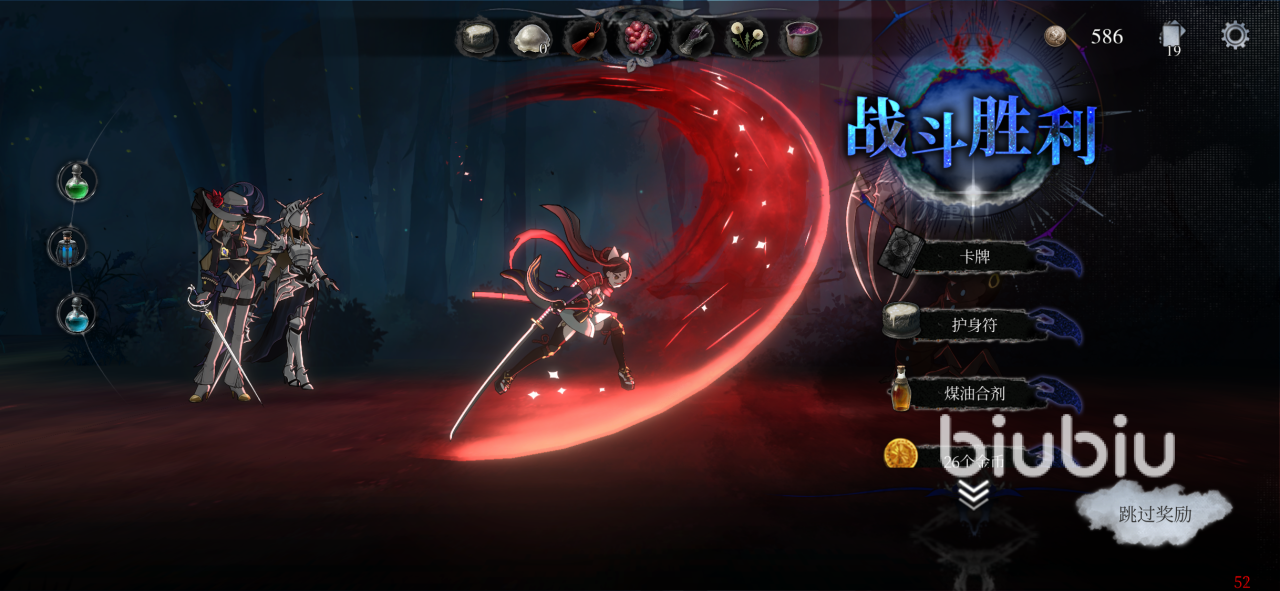
Task: Inspect the white-topped stone jar relic
Action: pyautogui.click(x=476, y=39)
